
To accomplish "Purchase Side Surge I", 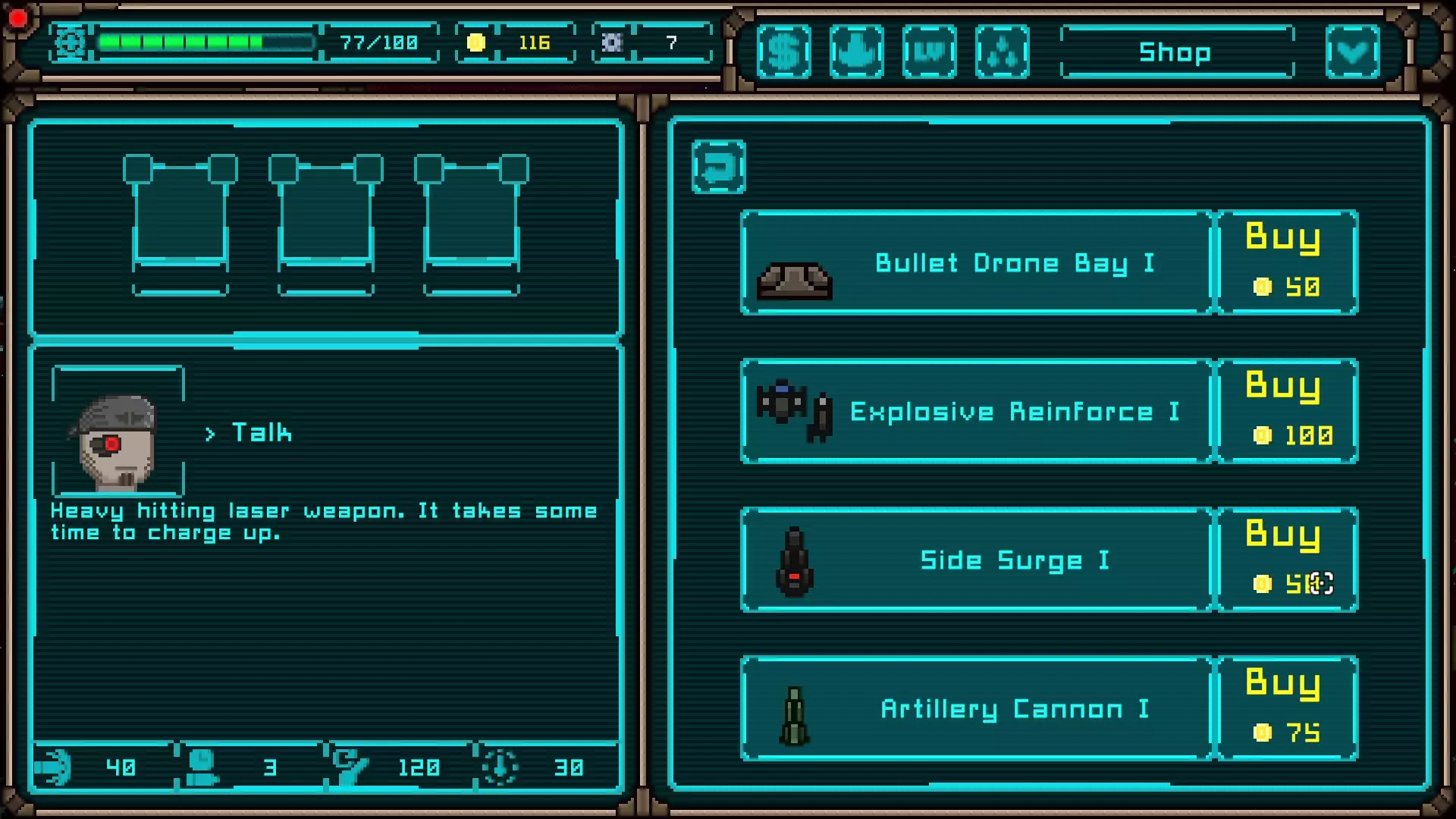I will click(1287, 560).
